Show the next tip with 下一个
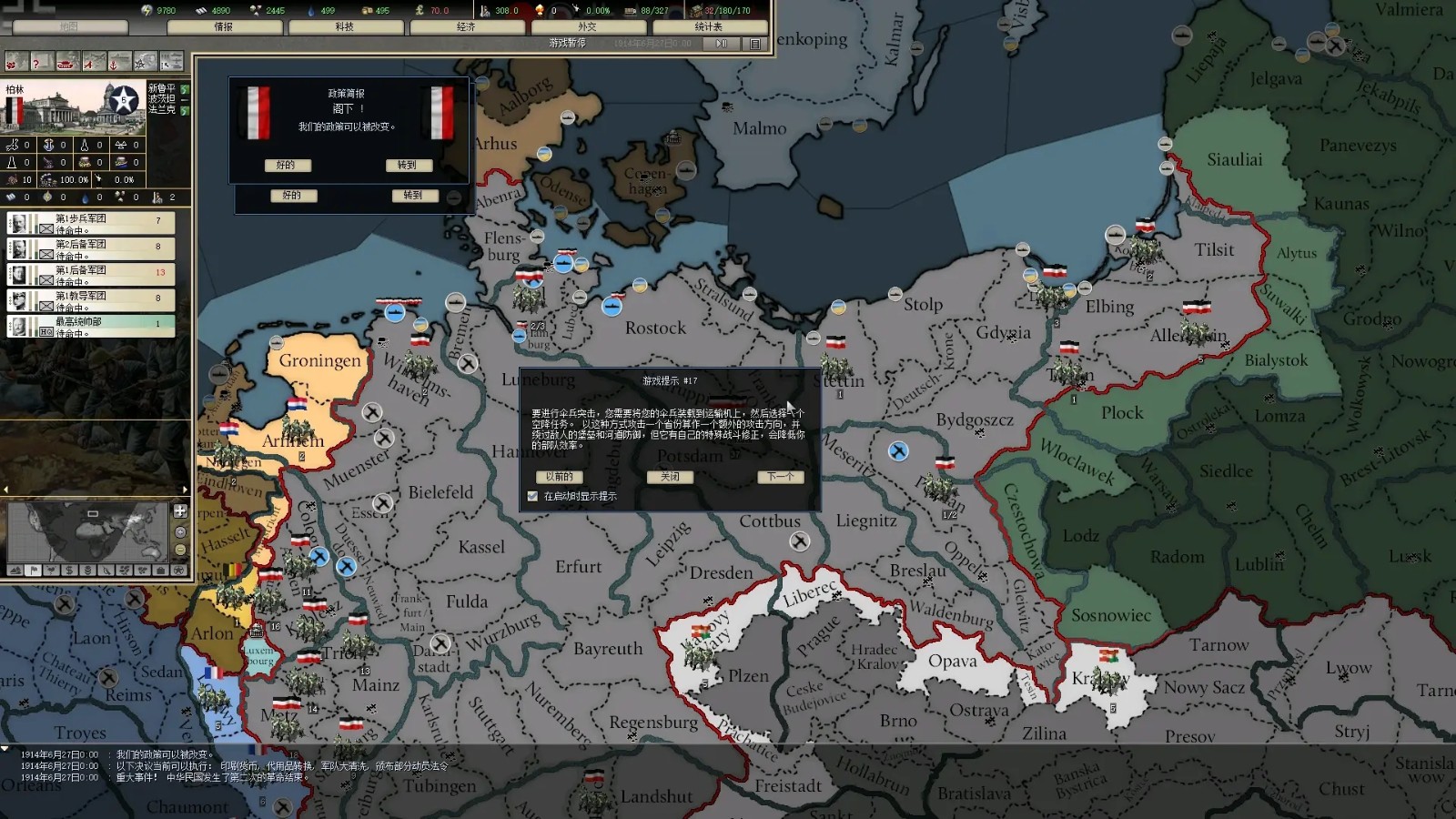The height and width of the screenshot is (819, 1456). pyautogui.click(x=780, y=477)
